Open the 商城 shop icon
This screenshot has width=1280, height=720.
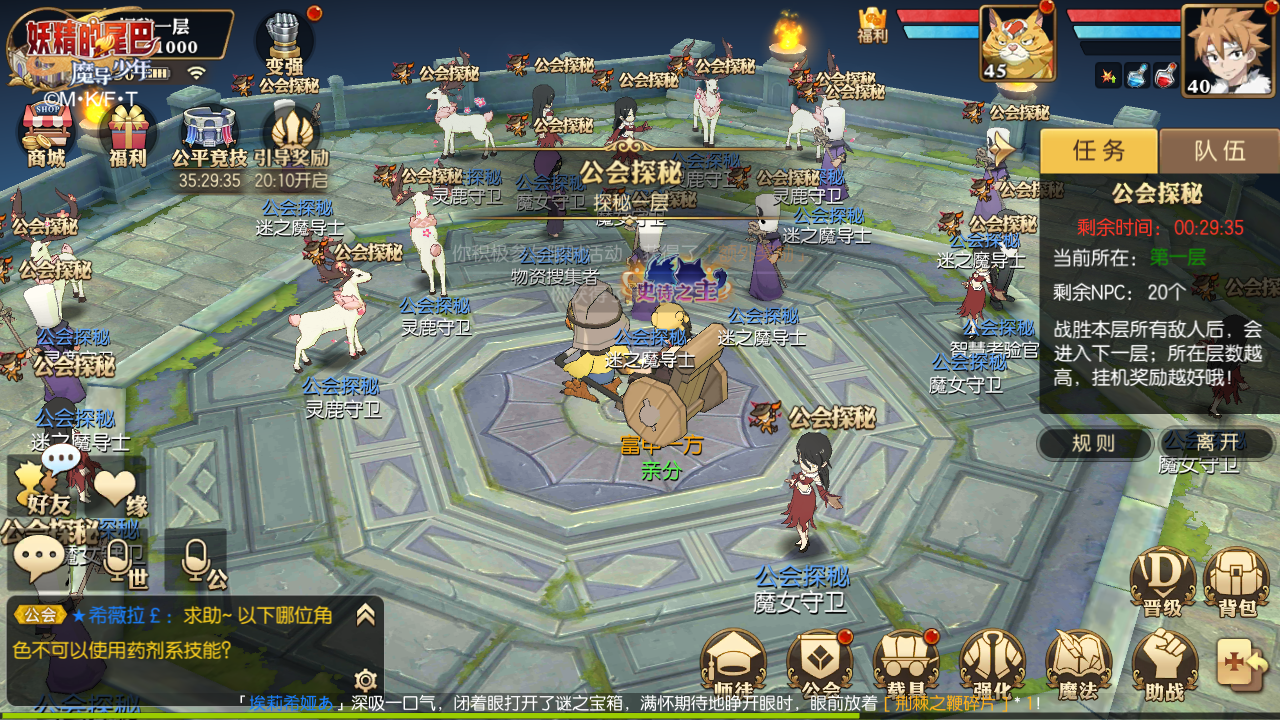click(x=46, y=134)
